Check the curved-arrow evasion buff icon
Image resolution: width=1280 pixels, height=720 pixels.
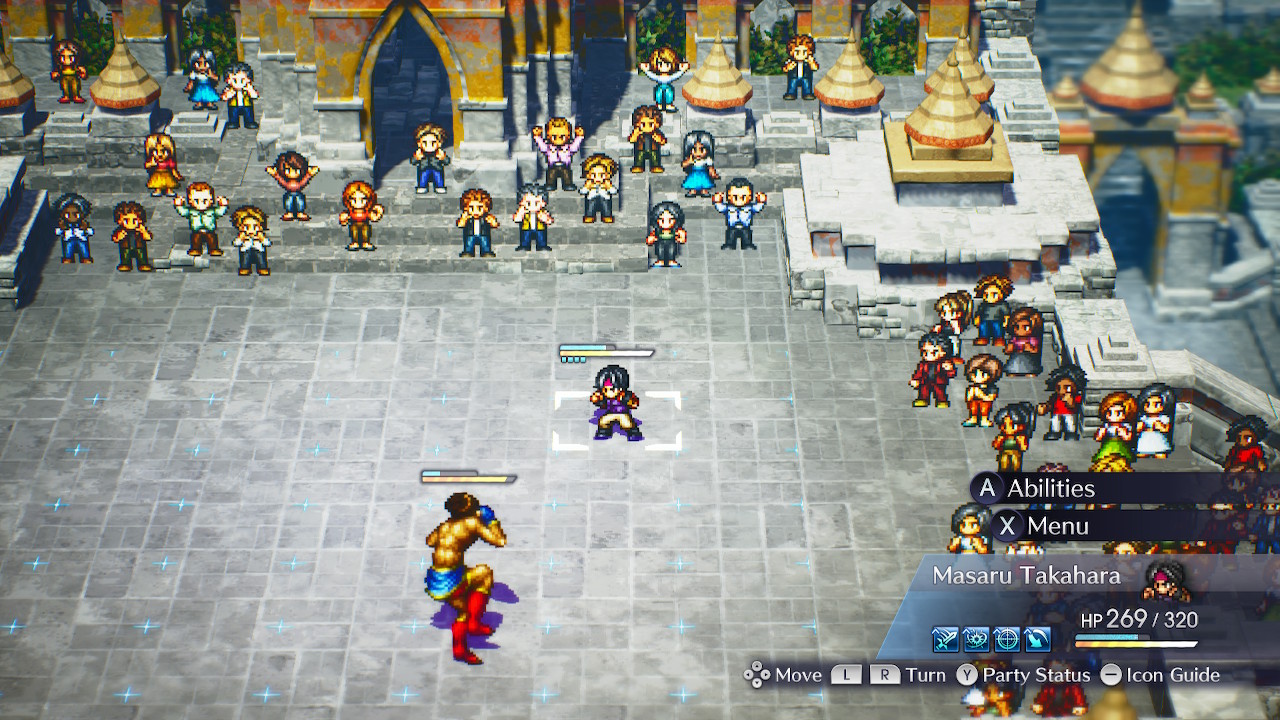[1036, 640]
